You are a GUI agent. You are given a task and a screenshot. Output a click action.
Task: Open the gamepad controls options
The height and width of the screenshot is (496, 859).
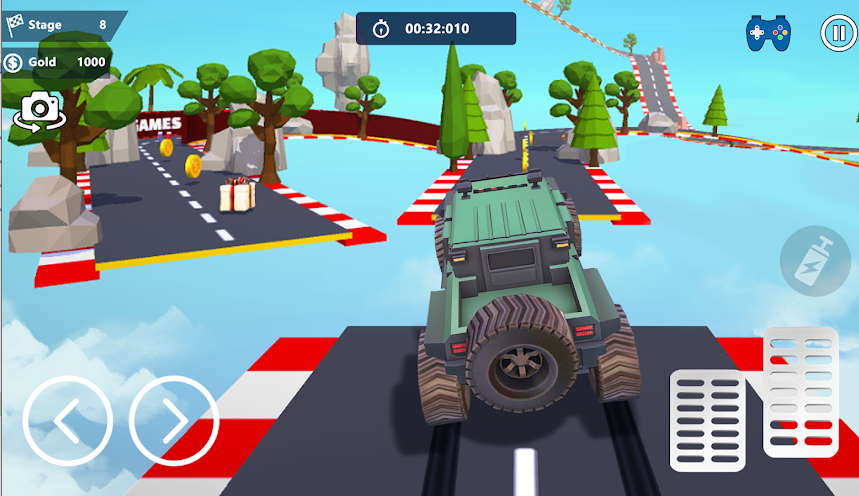point(767,33)
